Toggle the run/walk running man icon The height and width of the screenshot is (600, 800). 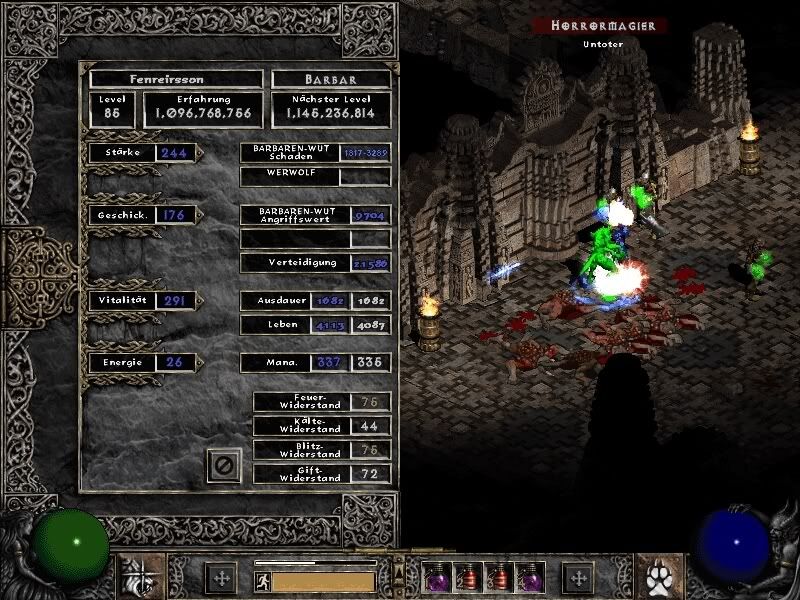tap(262, 580)
